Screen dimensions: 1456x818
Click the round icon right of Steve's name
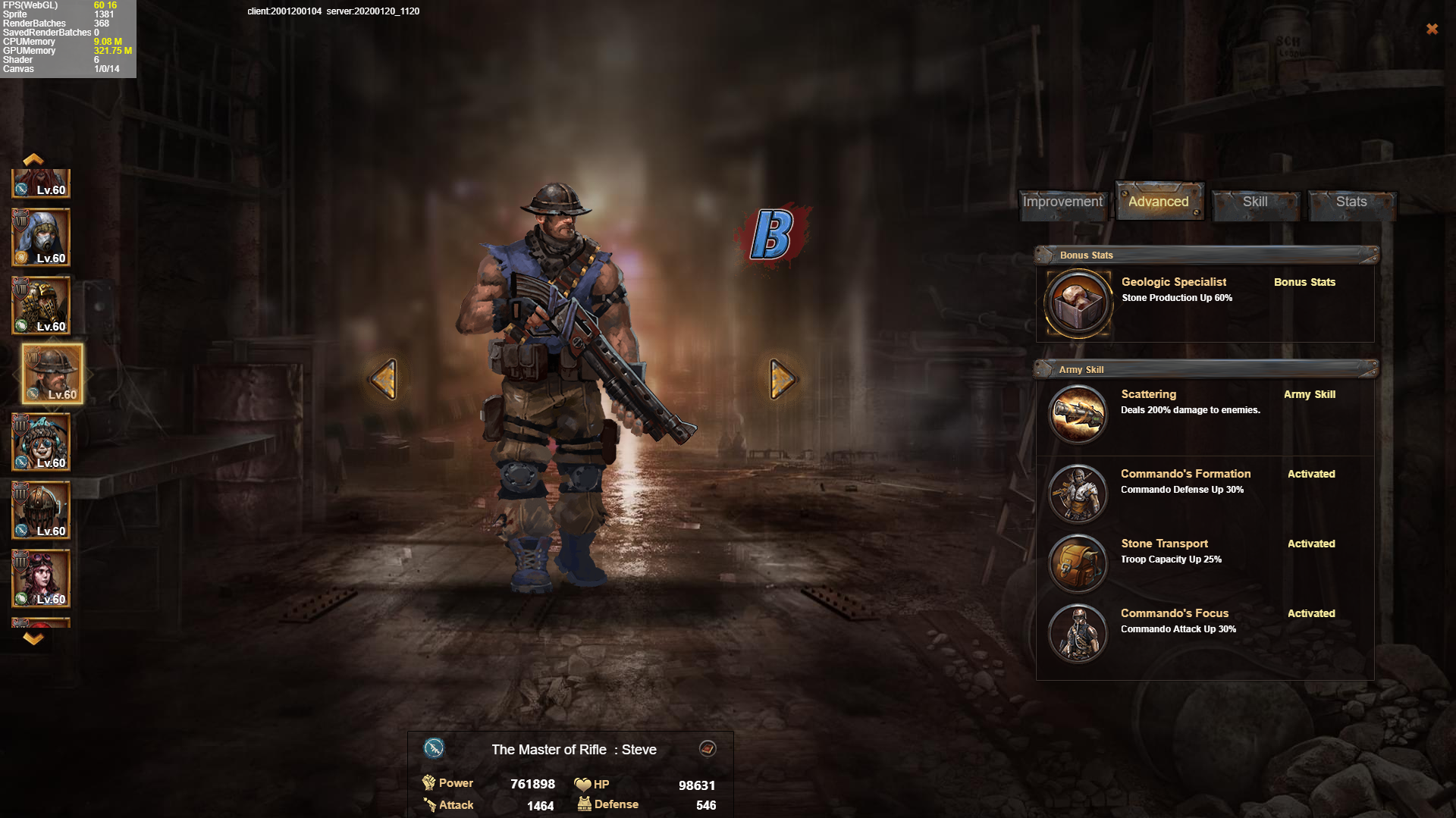click(707, 749)
